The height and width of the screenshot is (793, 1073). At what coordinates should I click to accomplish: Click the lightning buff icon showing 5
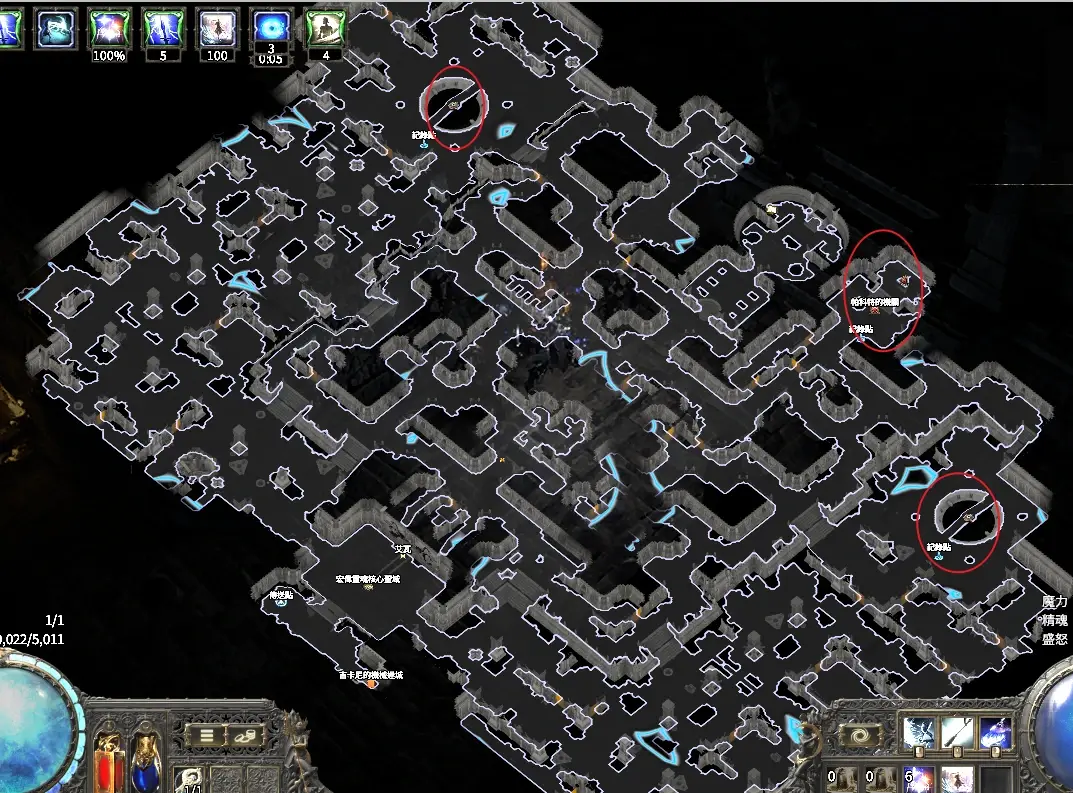coord(162,27)
